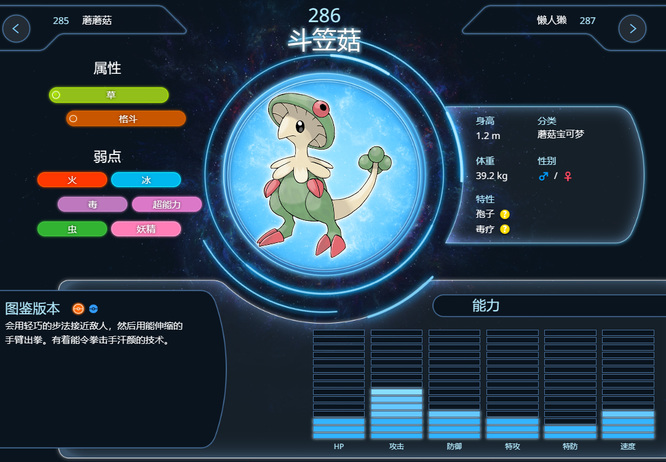Choose the 火 weakness pill
This screenshot has height=462, width=666.
[71, 180]
